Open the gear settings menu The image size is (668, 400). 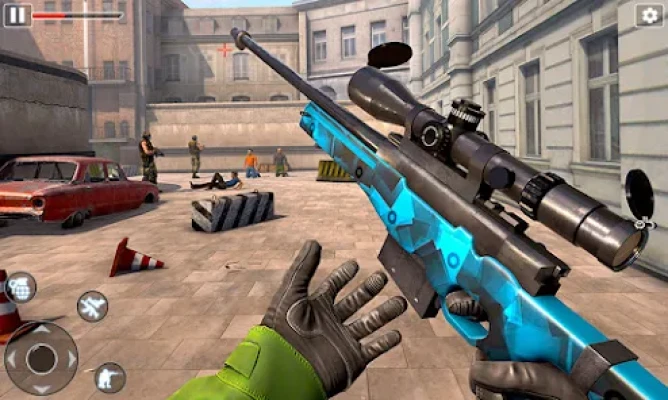pyautogui.click(x=649, y=15)
